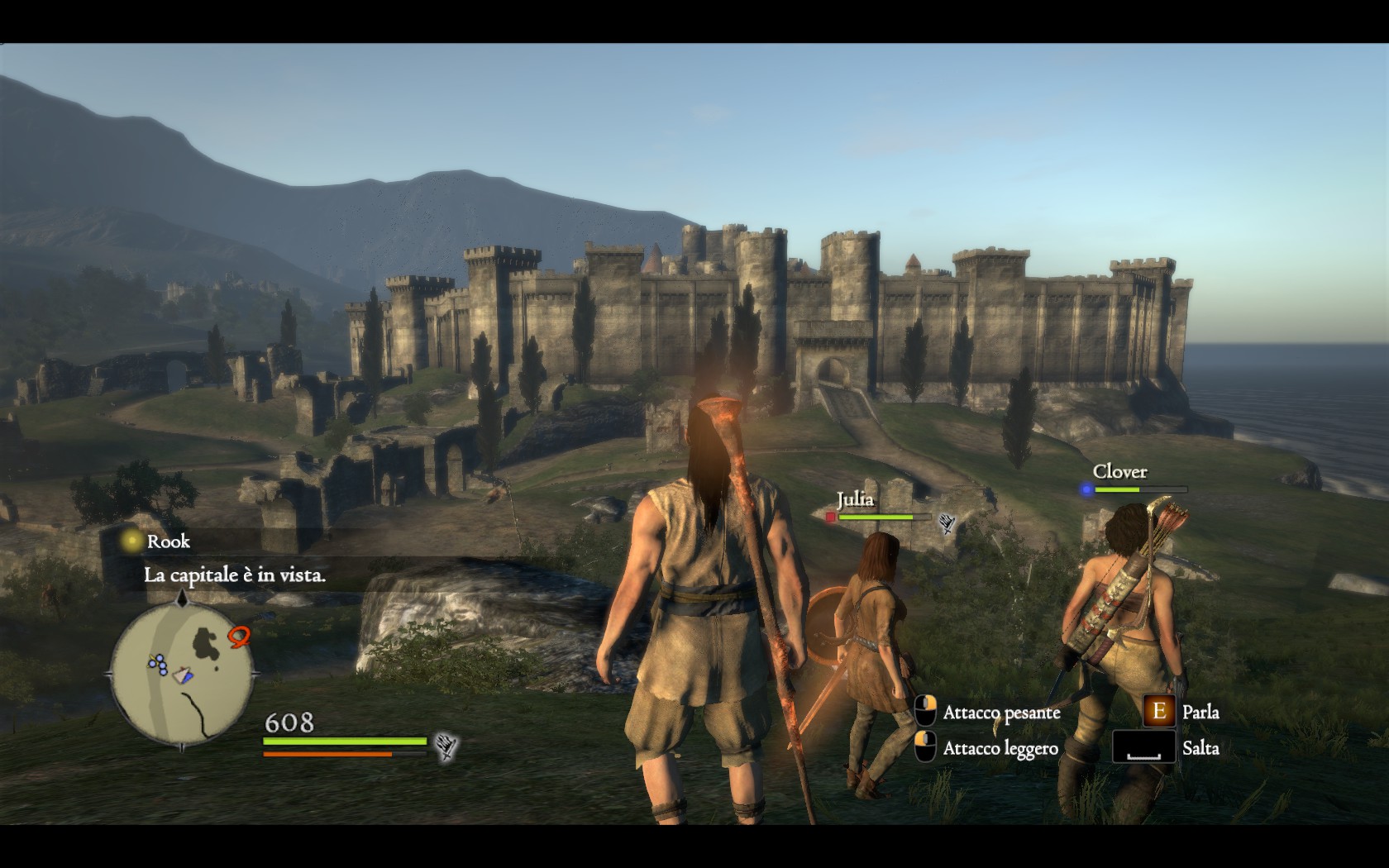Select the red quest marker on the minimap
Screen dimensions: 1389x868
(x=240, y=636)
